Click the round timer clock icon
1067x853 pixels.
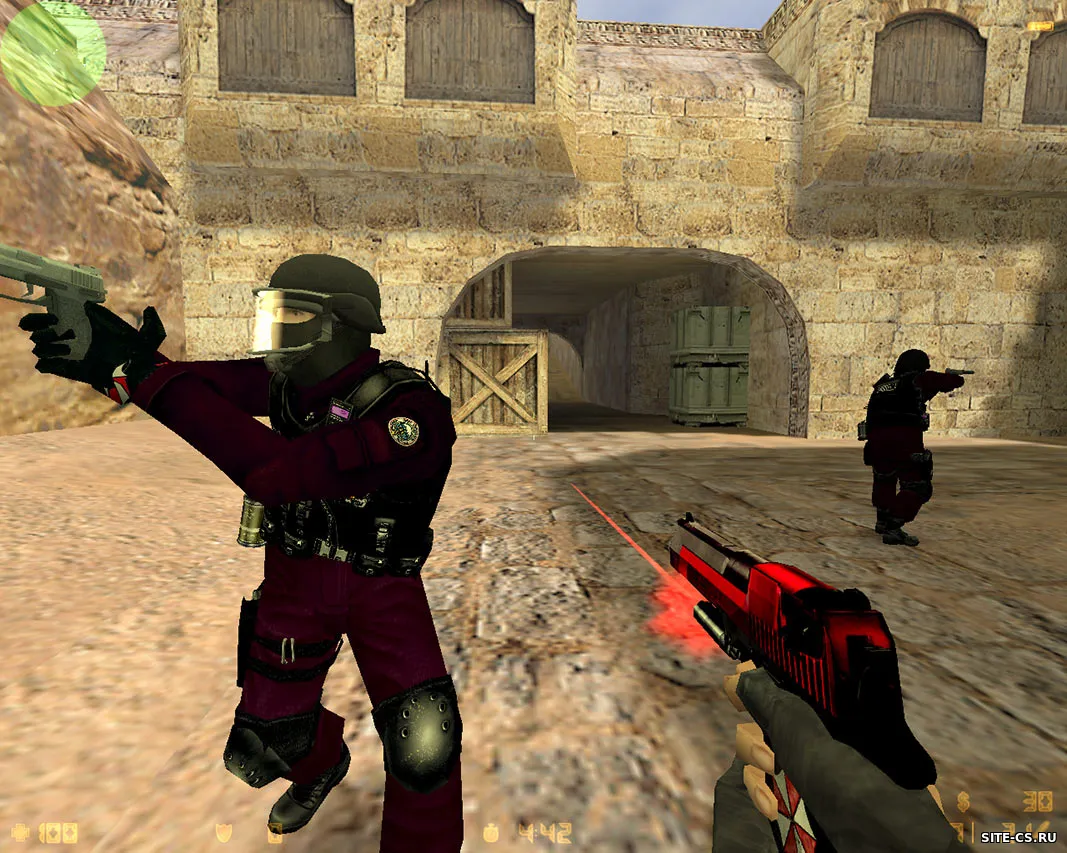click(491, 831)
